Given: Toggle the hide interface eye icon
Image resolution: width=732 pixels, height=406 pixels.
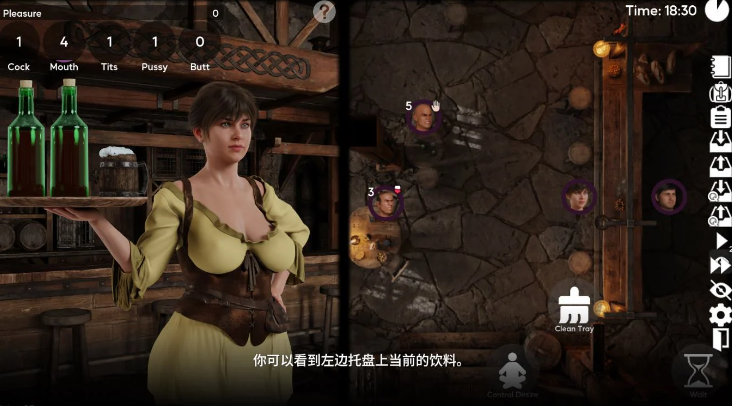Looking at the screenshot, I should (720, 290).
